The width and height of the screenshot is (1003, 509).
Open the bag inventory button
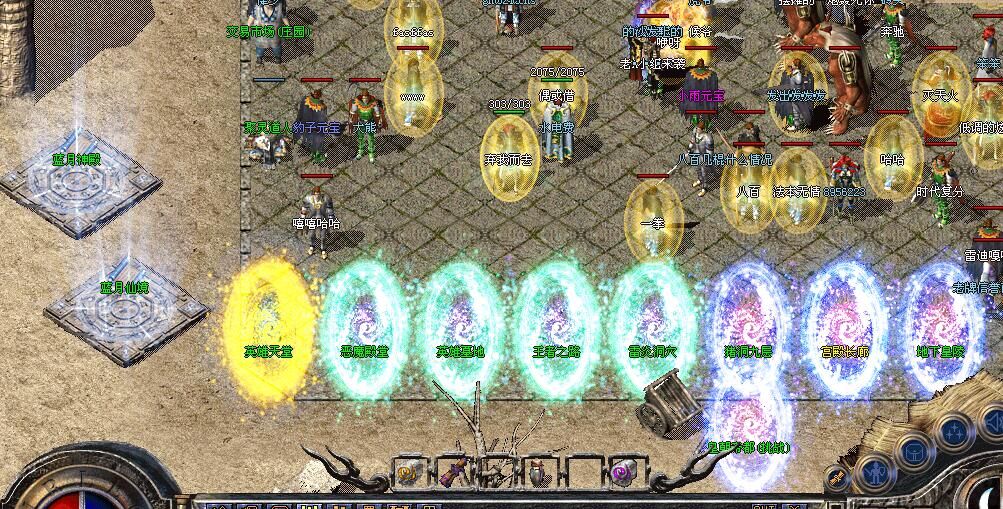pyautogui.click(x=914, y=451)
